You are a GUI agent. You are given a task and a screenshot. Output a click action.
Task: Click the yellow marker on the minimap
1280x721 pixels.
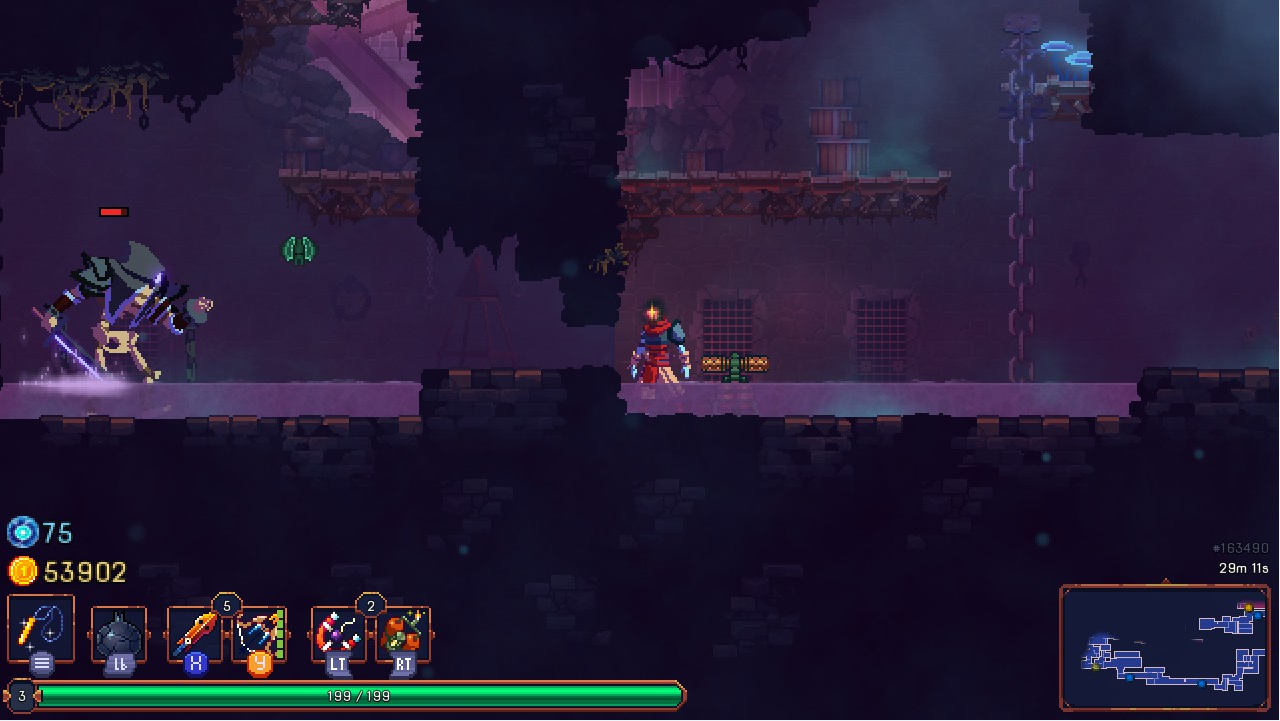[1249, 607]
